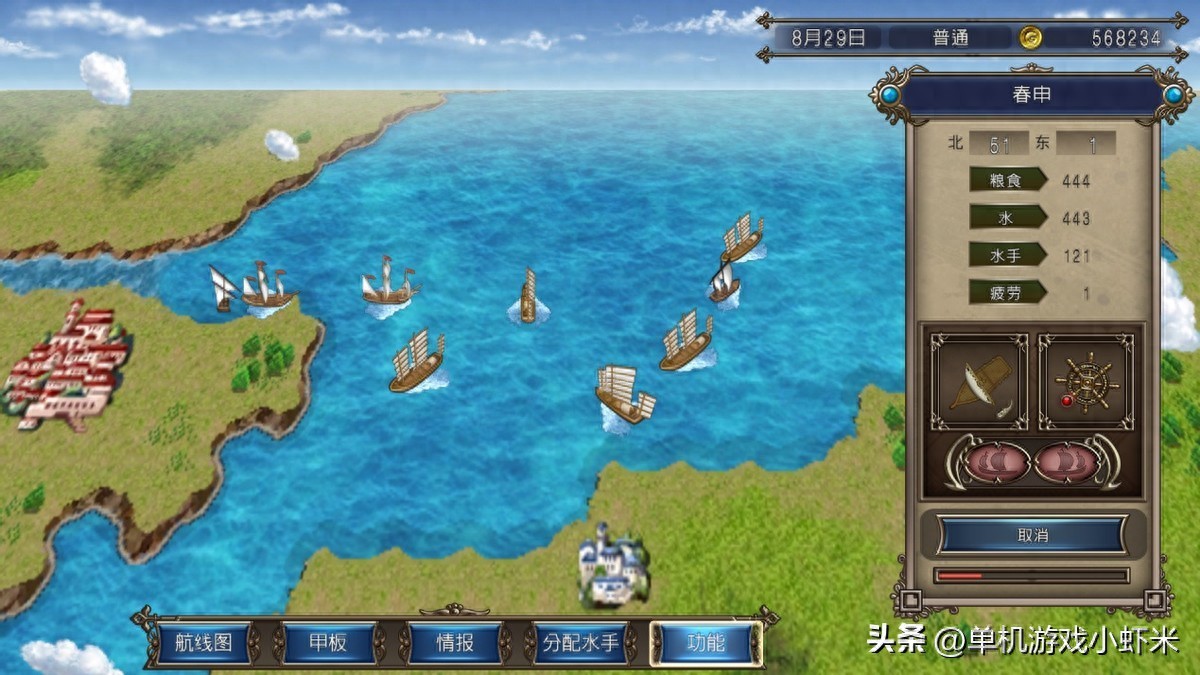Image resolution: width=1200 pixels, height=675 pixels.
Task: Choose 分配水手 to assign sailors
Action: (580, 643)
